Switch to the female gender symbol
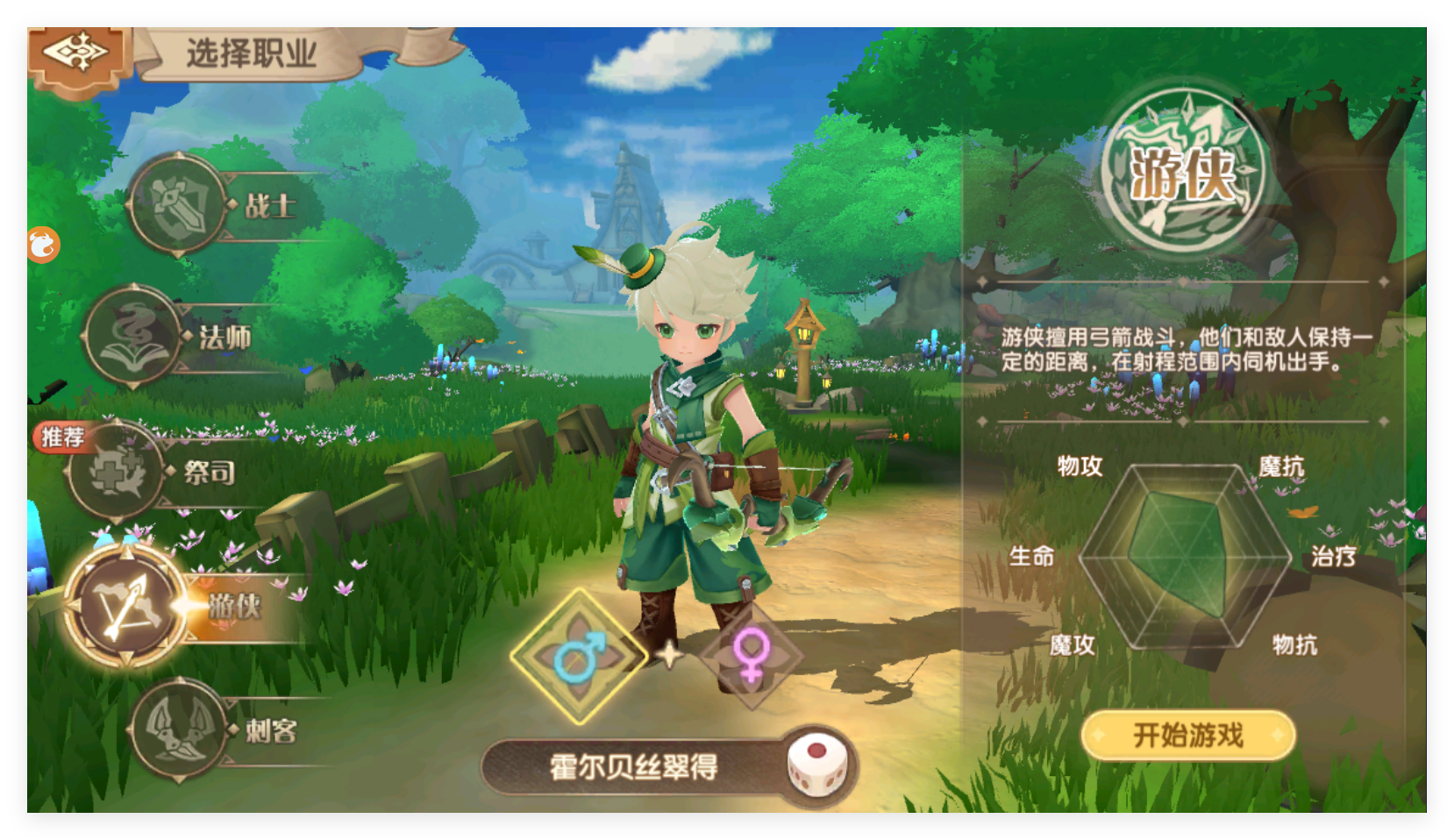Image resolution: width=1454 pixels, height=840 pixels. [x=751, y=656]
